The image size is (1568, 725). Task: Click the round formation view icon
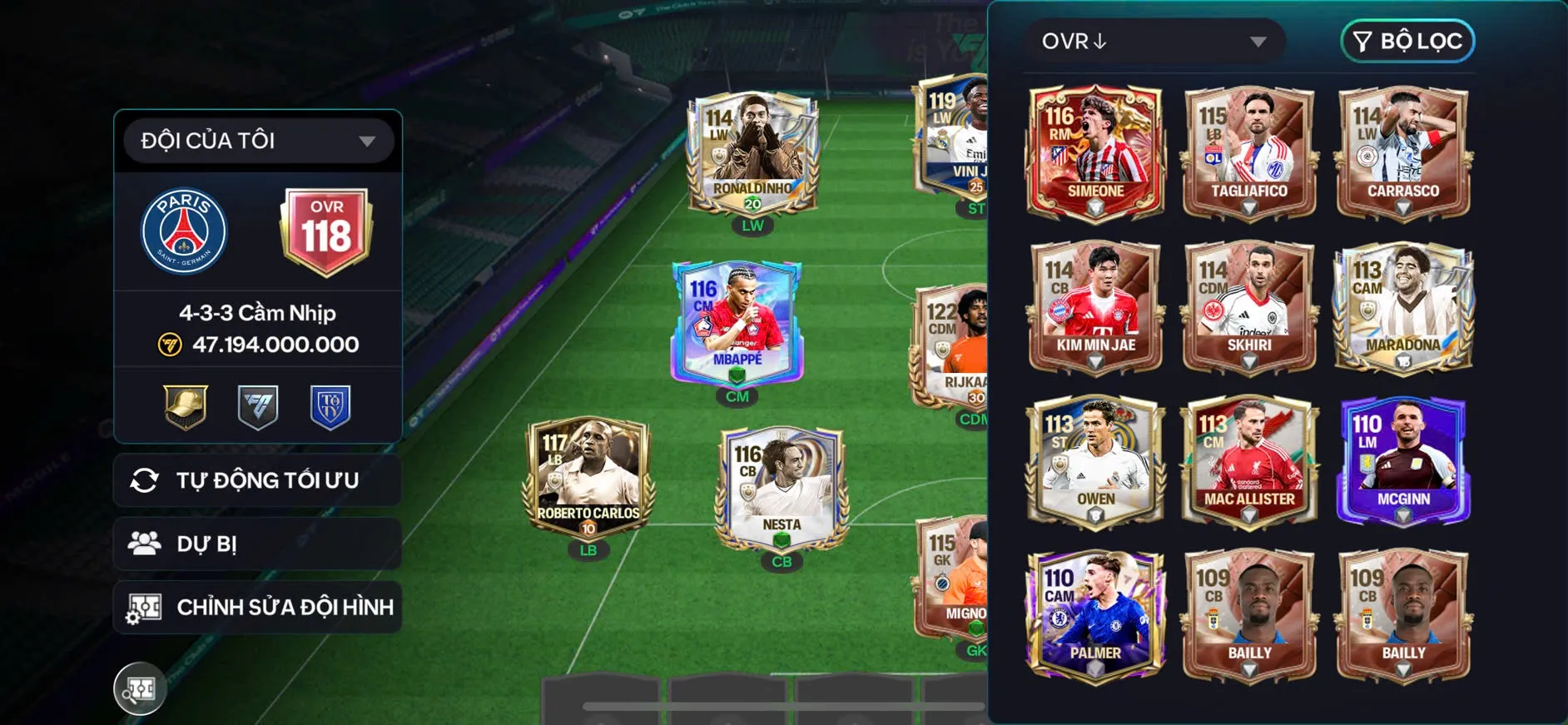[x=140, y=688]
